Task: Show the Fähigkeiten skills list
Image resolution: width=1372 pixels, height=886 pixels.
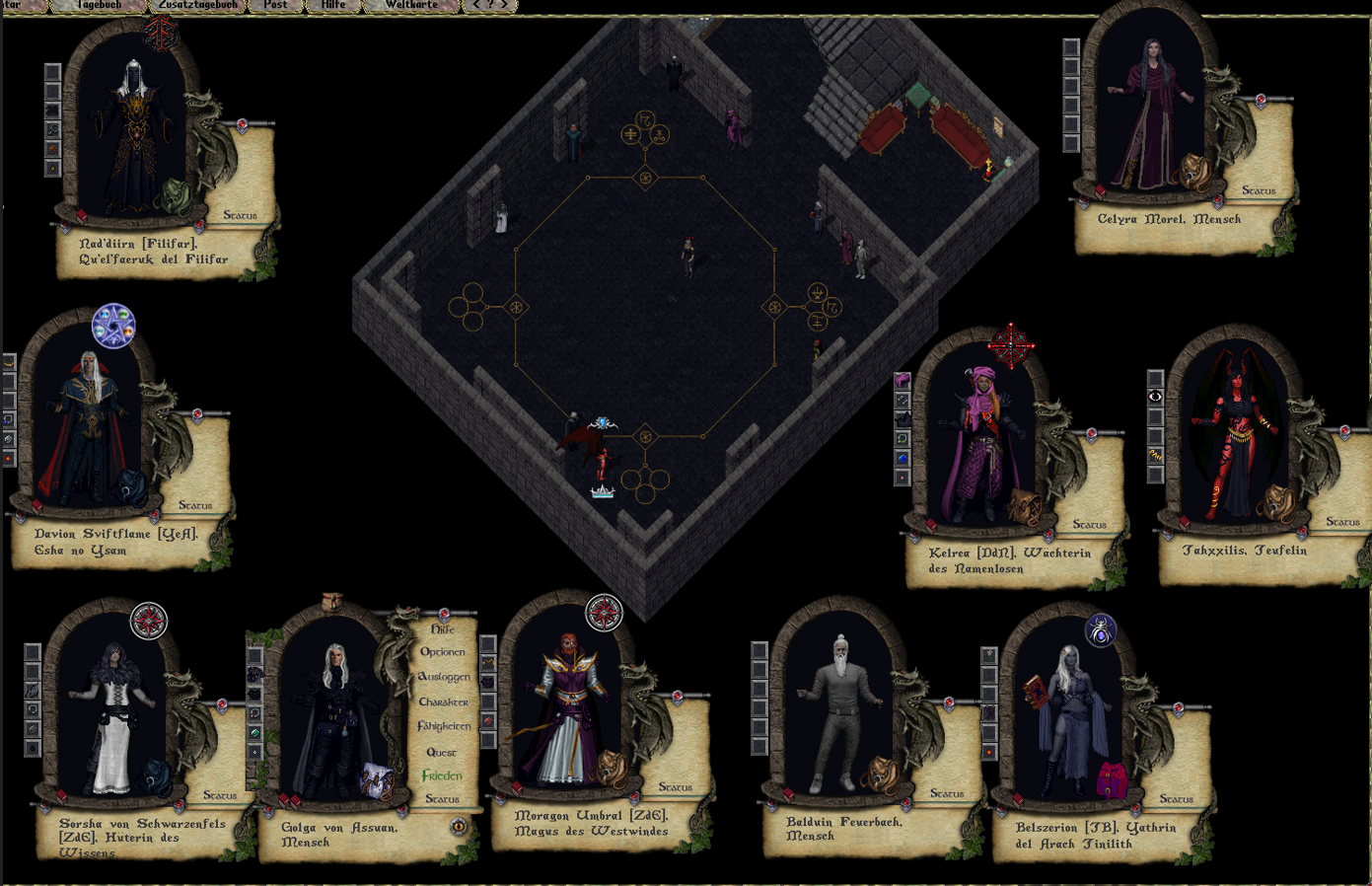Action: point(444,726)
